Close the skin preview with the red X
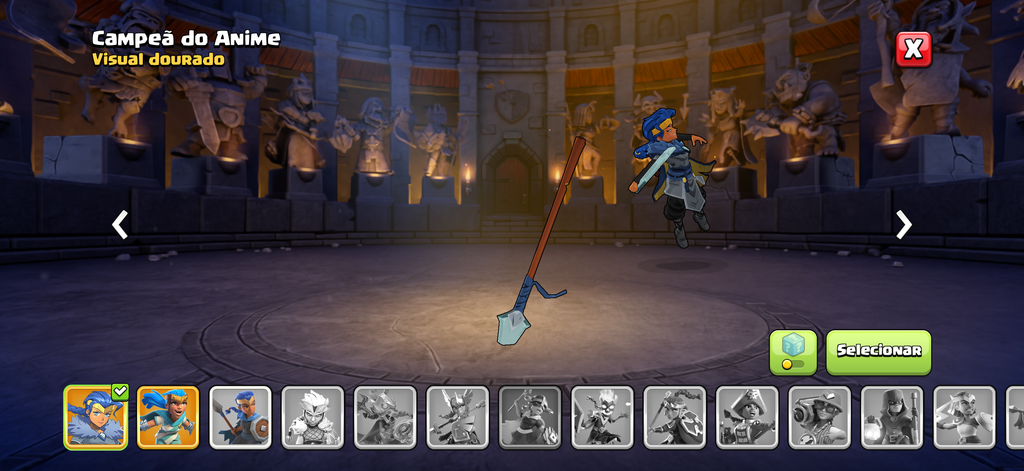 point(913,49)
